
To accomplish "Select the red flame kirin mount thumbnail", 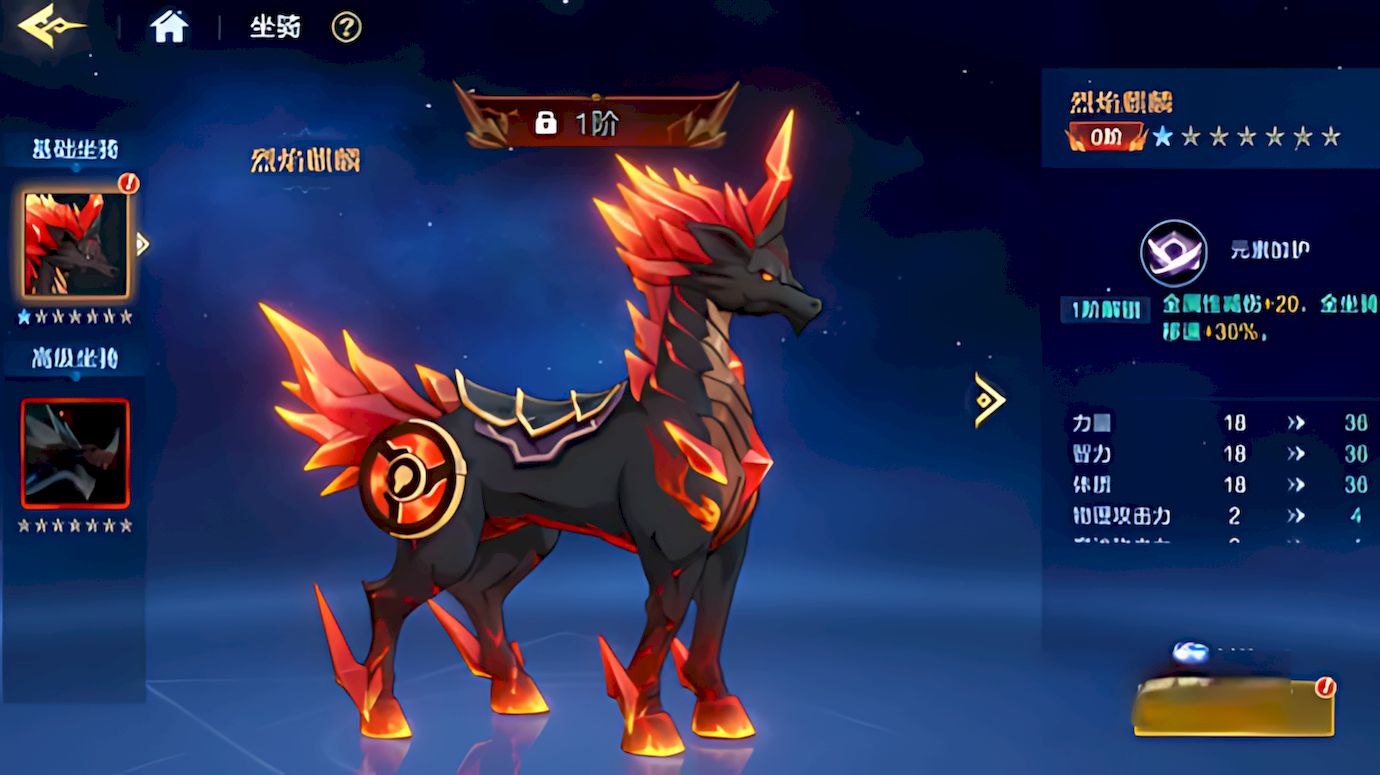I will pos(76,245).
